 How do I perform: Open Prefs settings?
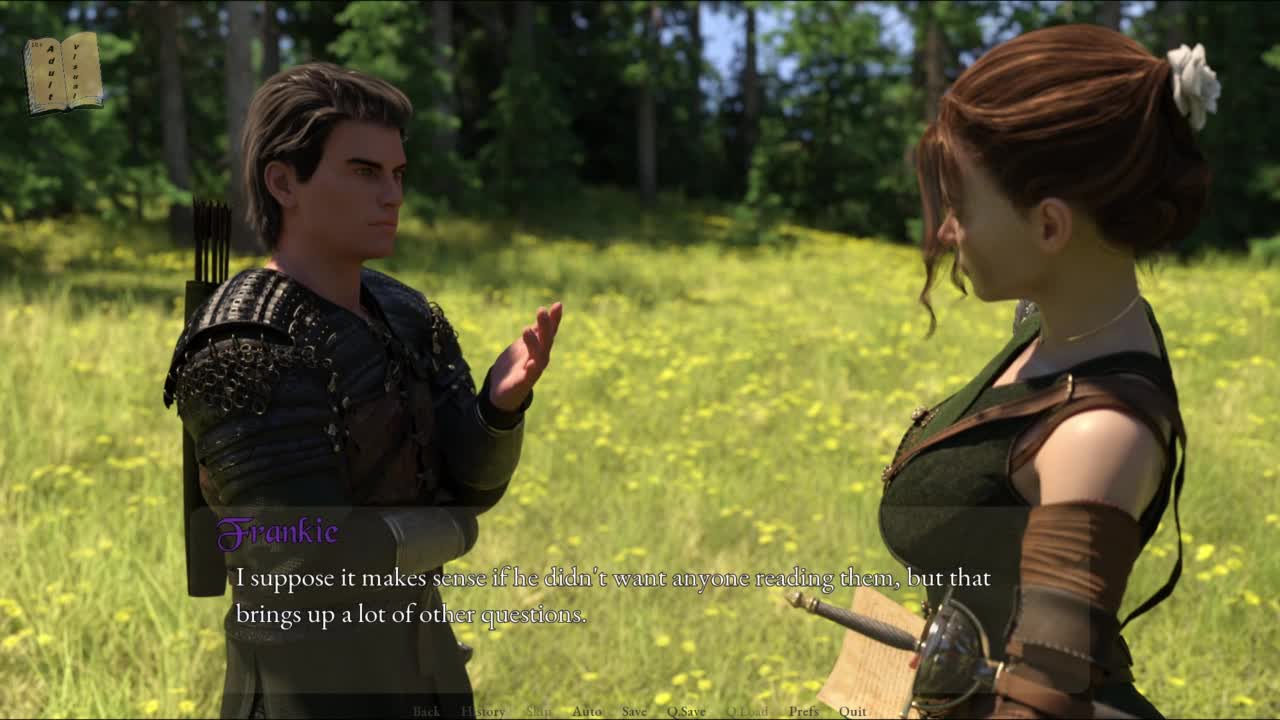pos(803,711)
